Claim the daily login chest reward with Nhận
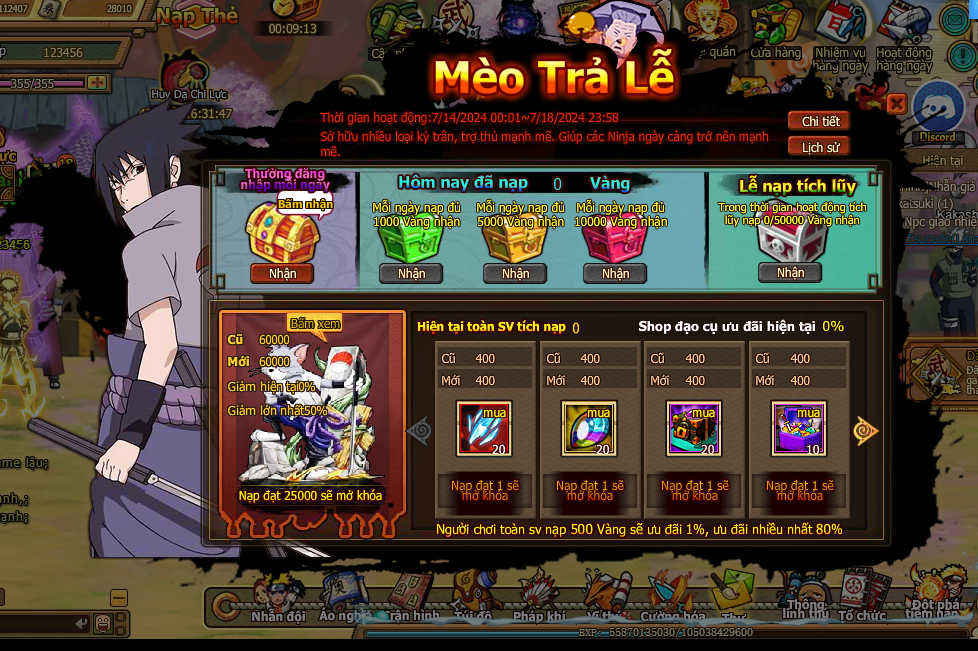Image resolution: width=978 pixels, height=651 pixels. (x=282, y=273)
